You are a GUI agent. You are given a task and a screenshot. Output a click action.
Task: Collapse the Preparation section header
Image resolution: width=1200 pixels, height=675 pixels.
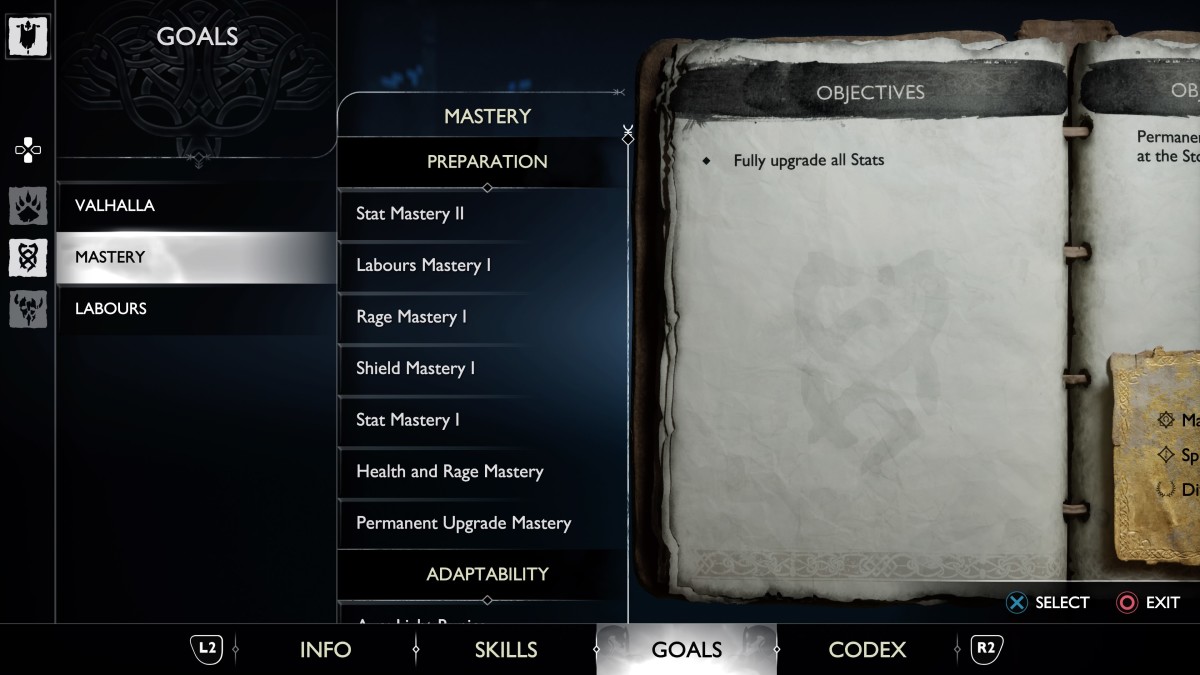tap(487, 162)
